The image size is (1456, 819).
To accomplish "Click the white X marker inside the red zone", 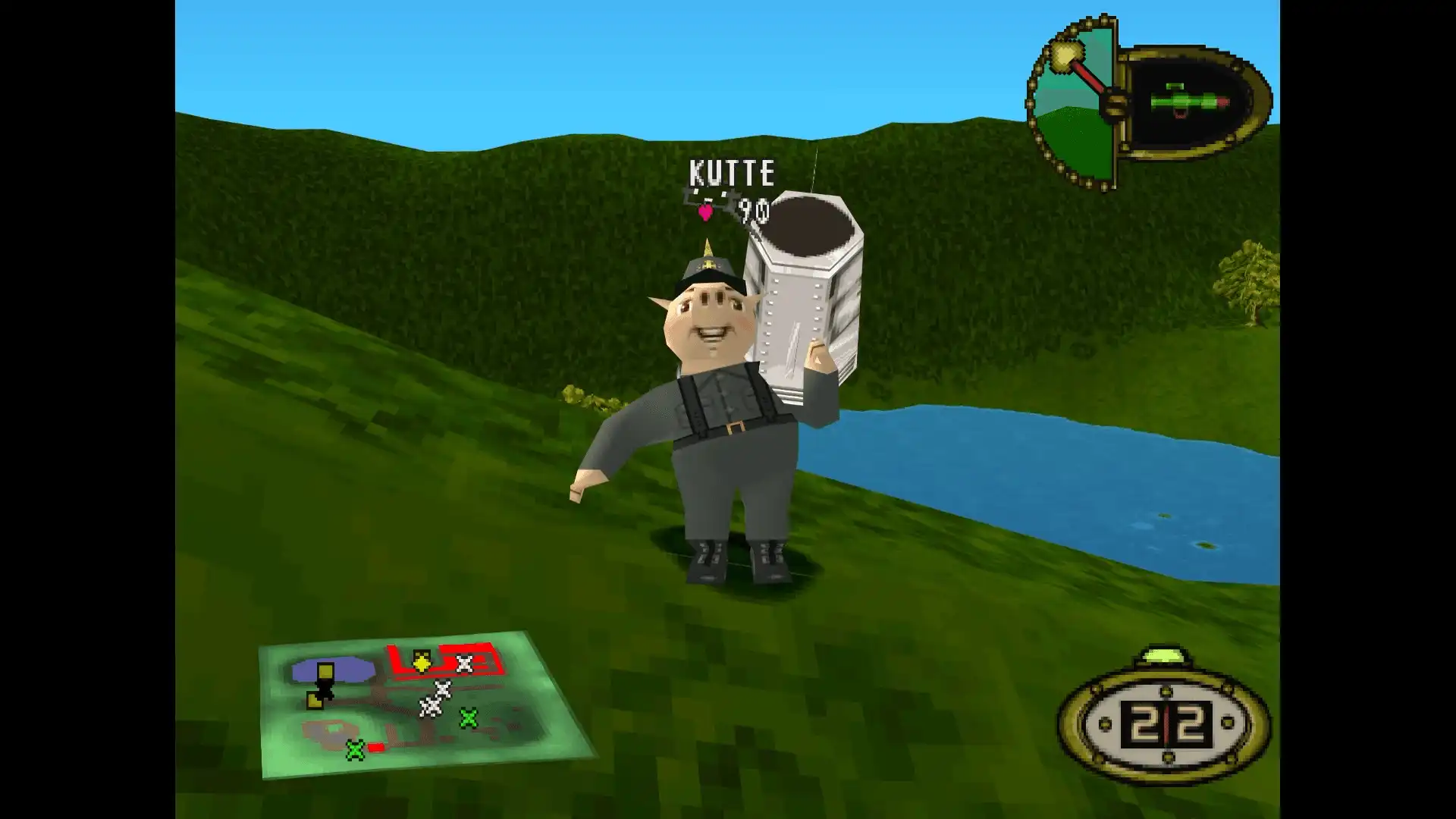I will [465, 664].
